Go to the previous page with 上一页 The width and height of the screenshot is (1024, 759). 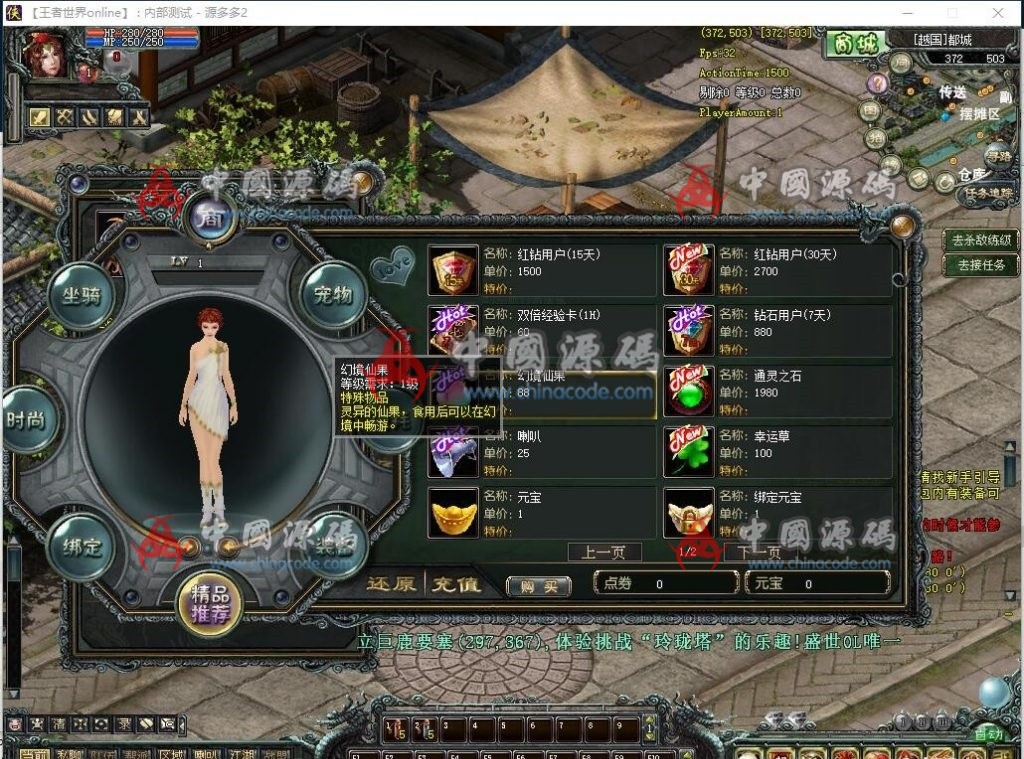point(604,552)
